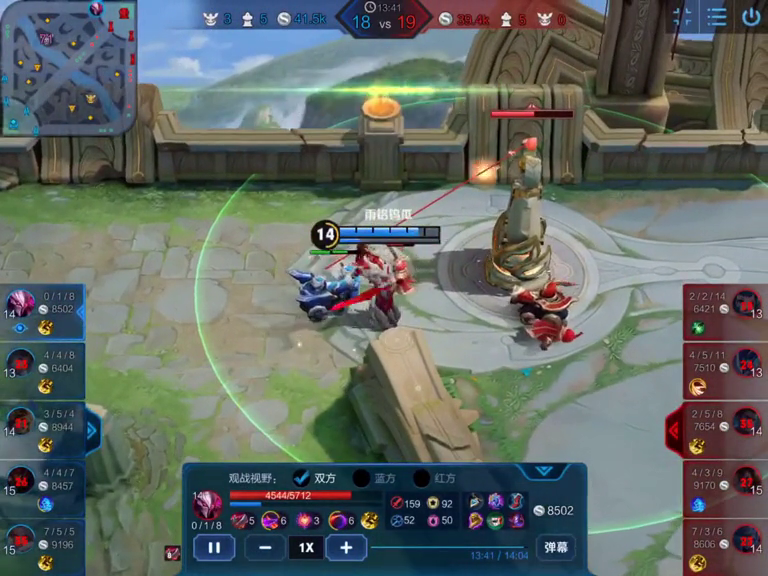Select the red player with 4/3/9 score
This screenshot has width=768, height=576.
point(725,488)
